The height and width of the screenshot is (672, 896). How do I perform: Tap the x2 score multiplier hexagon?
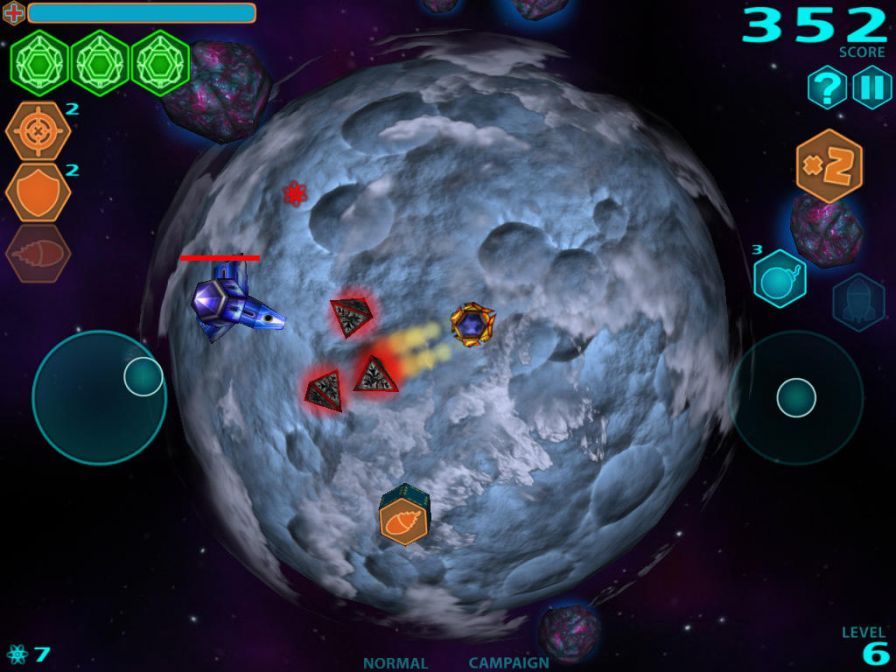(x=829, y=166)
